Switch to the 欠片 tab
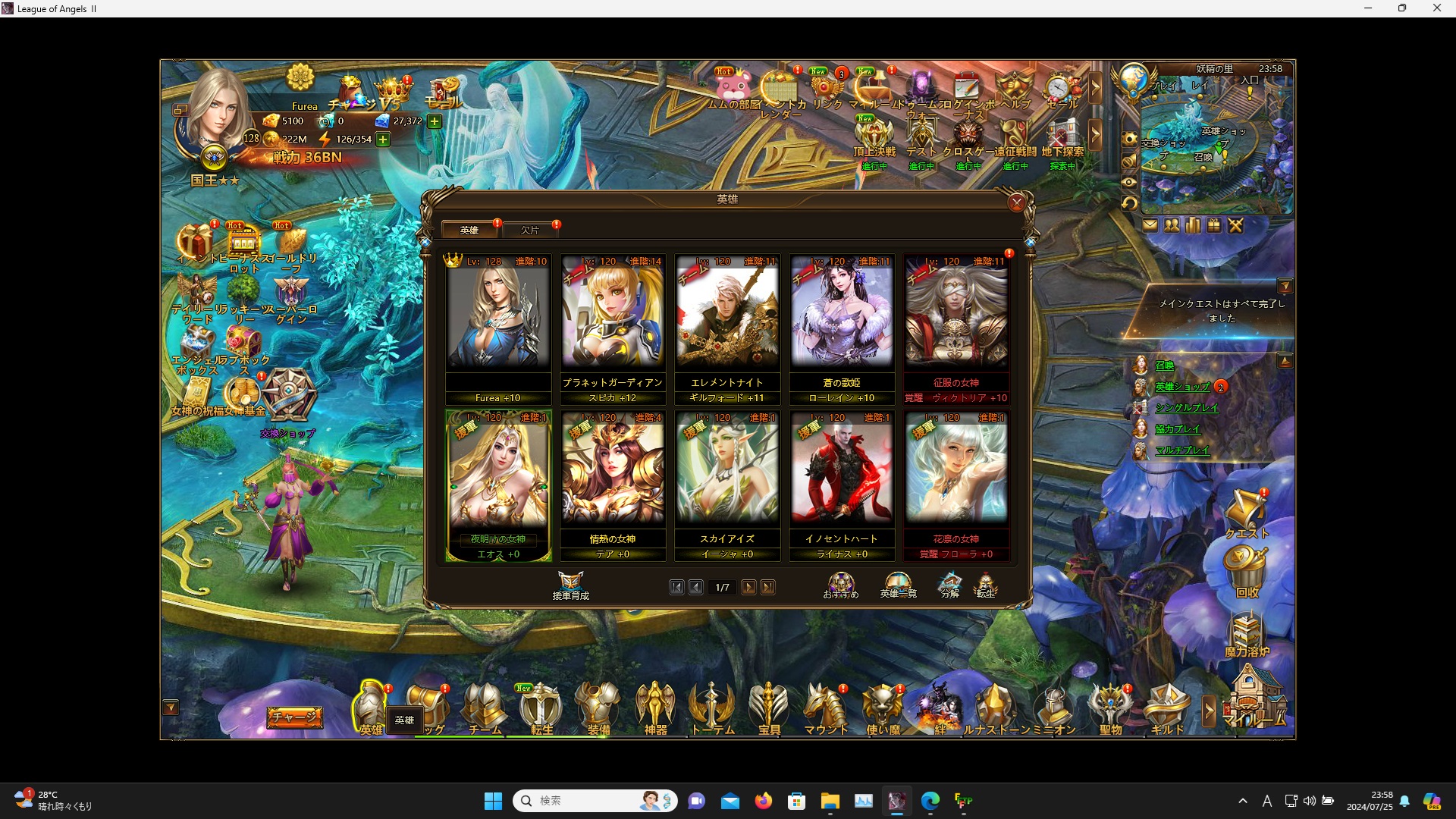The width and height of the screenshot is (1456, 819). coord(530,230)
